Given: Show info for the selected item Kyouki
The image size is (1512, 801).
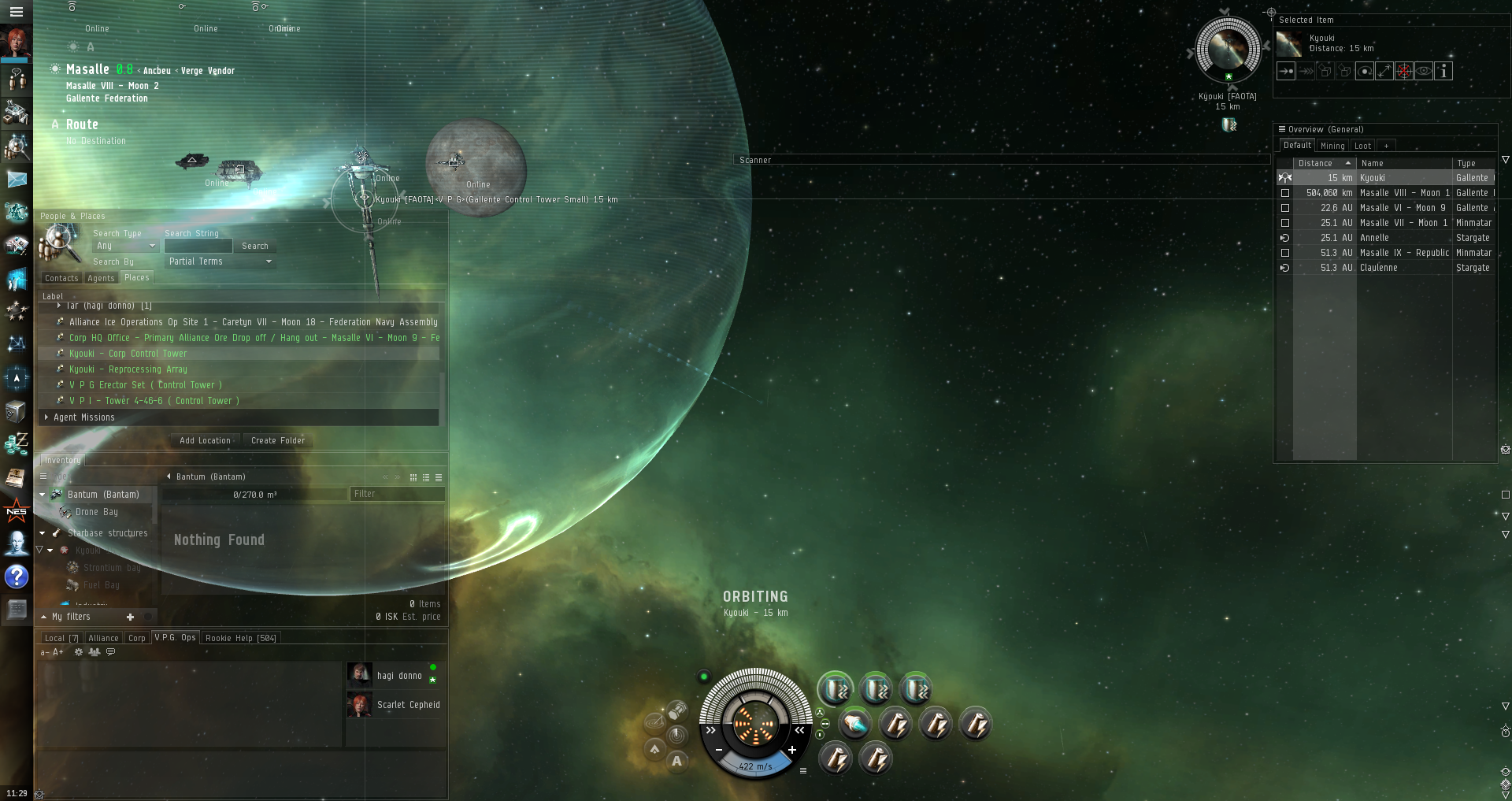Looking at the screenshot, I should [x=1443, y=71].
